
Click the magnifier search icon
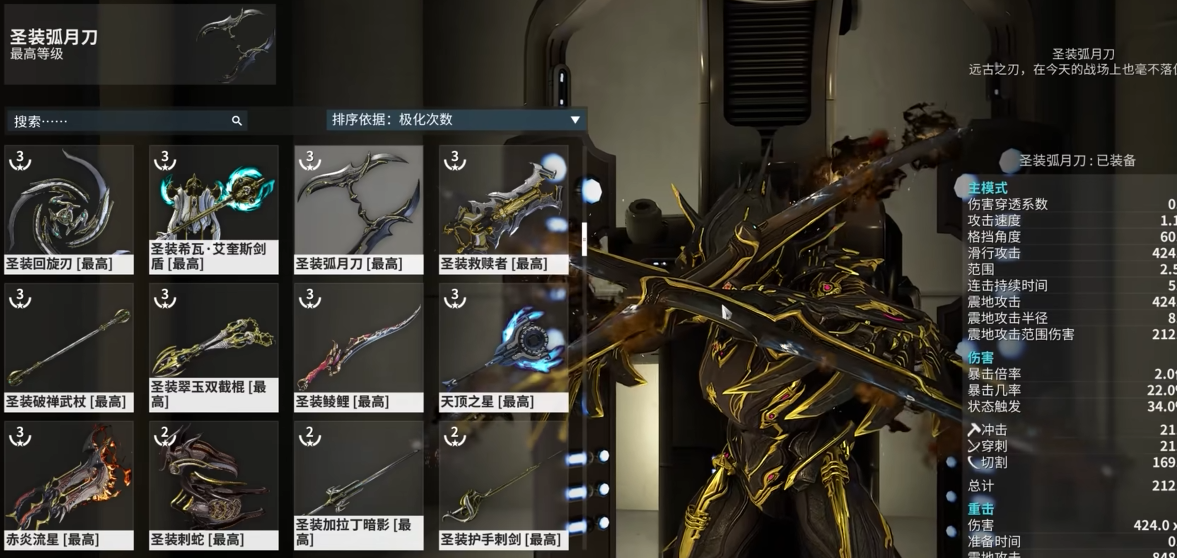point(237,121)
